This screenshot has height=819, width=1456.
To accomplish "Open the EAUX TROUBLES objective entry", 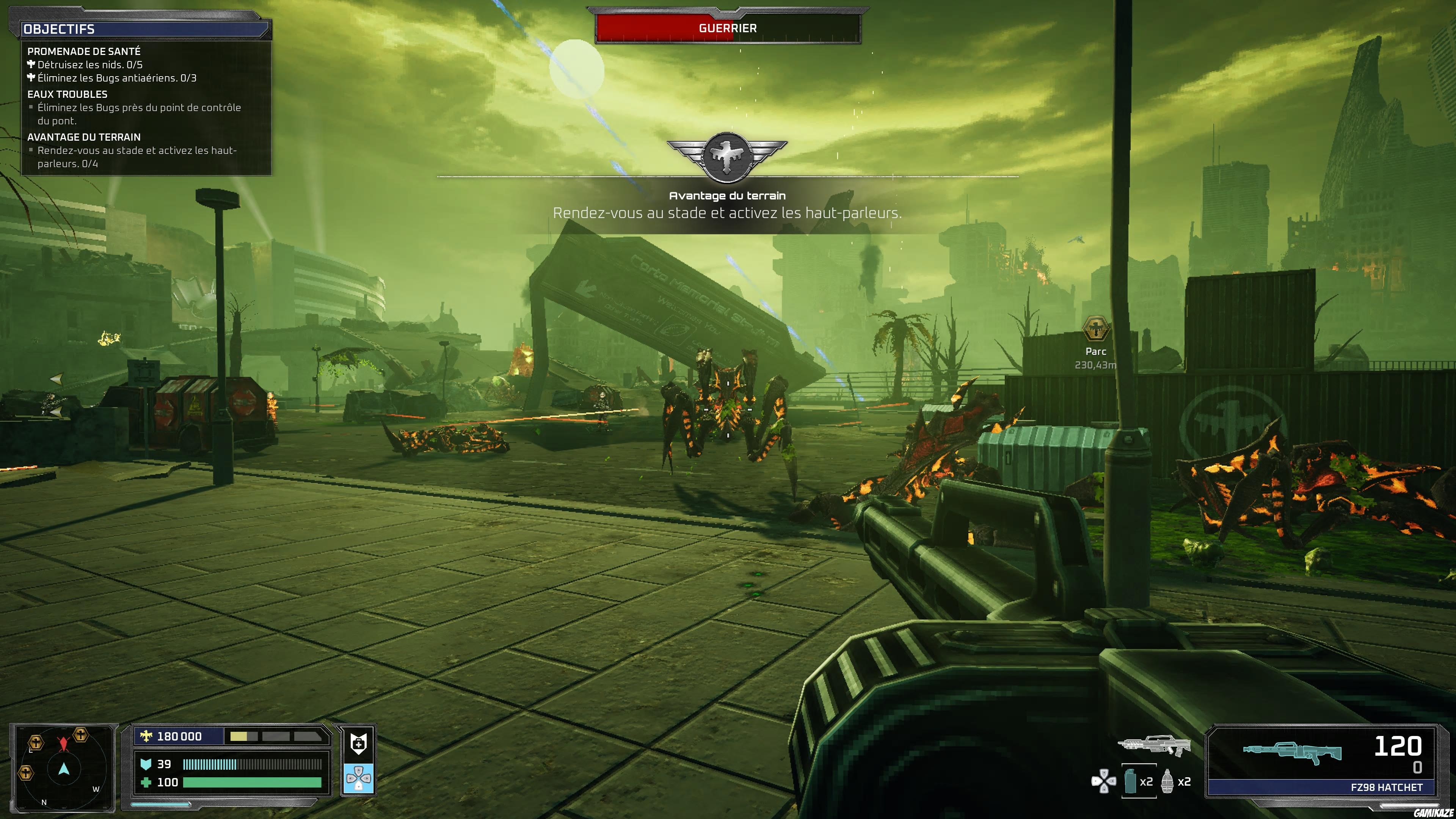I will click(68, 94).
